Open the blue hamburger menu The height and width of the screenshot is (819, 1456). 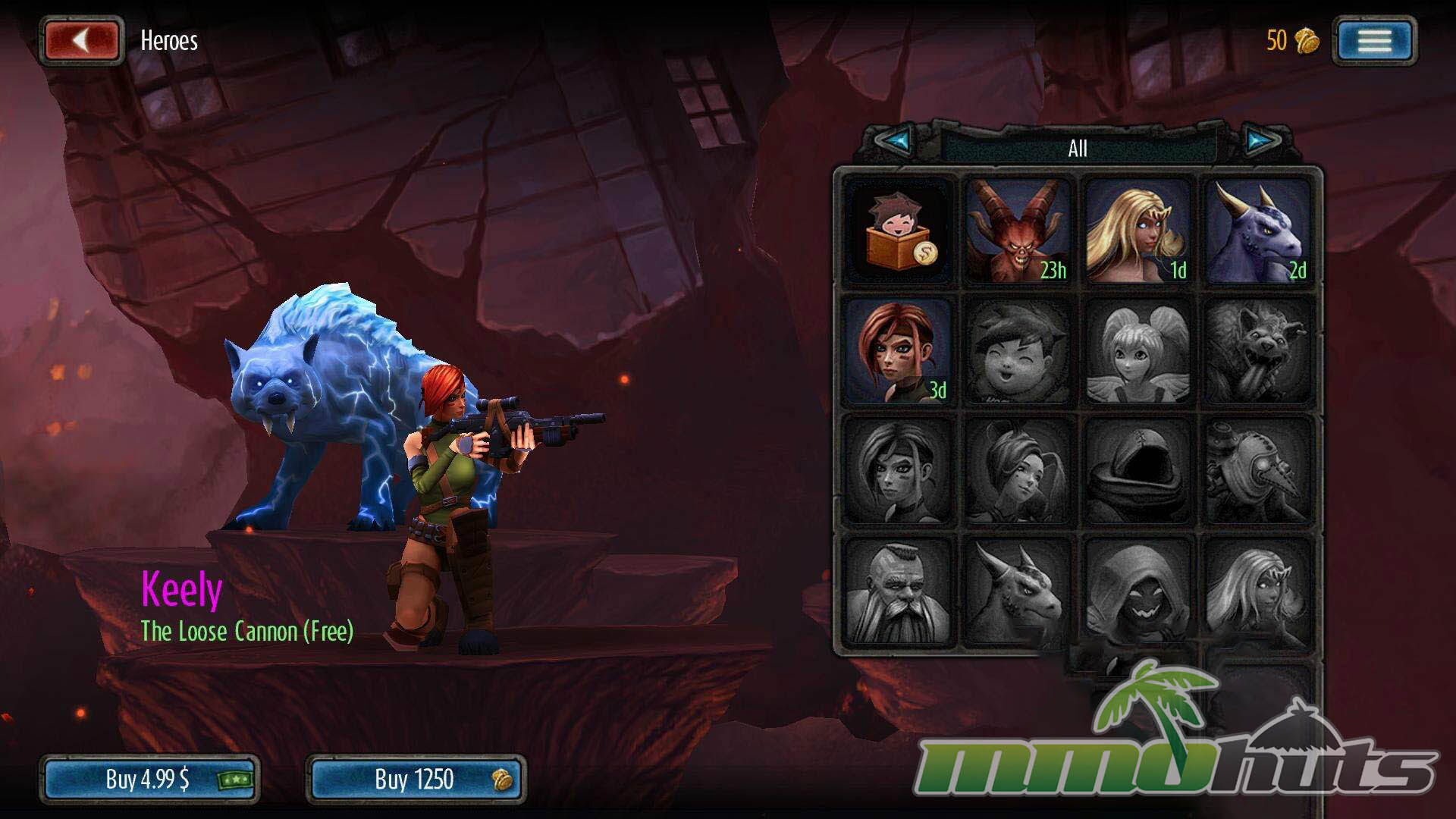pos(1374,40)
